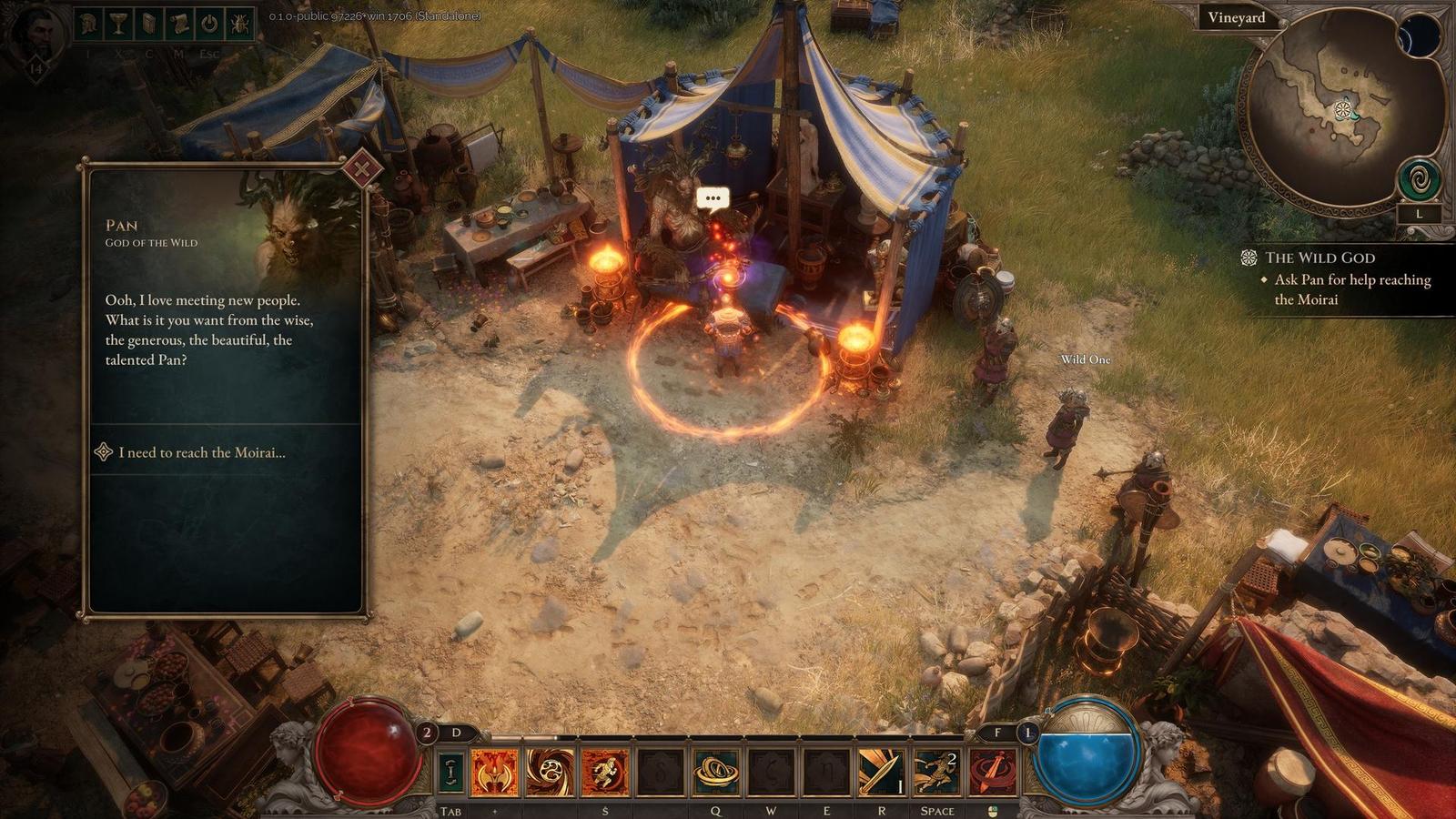Open the scroll map icon
This screenshot has width=1456, height=819.
click(178, 24)
